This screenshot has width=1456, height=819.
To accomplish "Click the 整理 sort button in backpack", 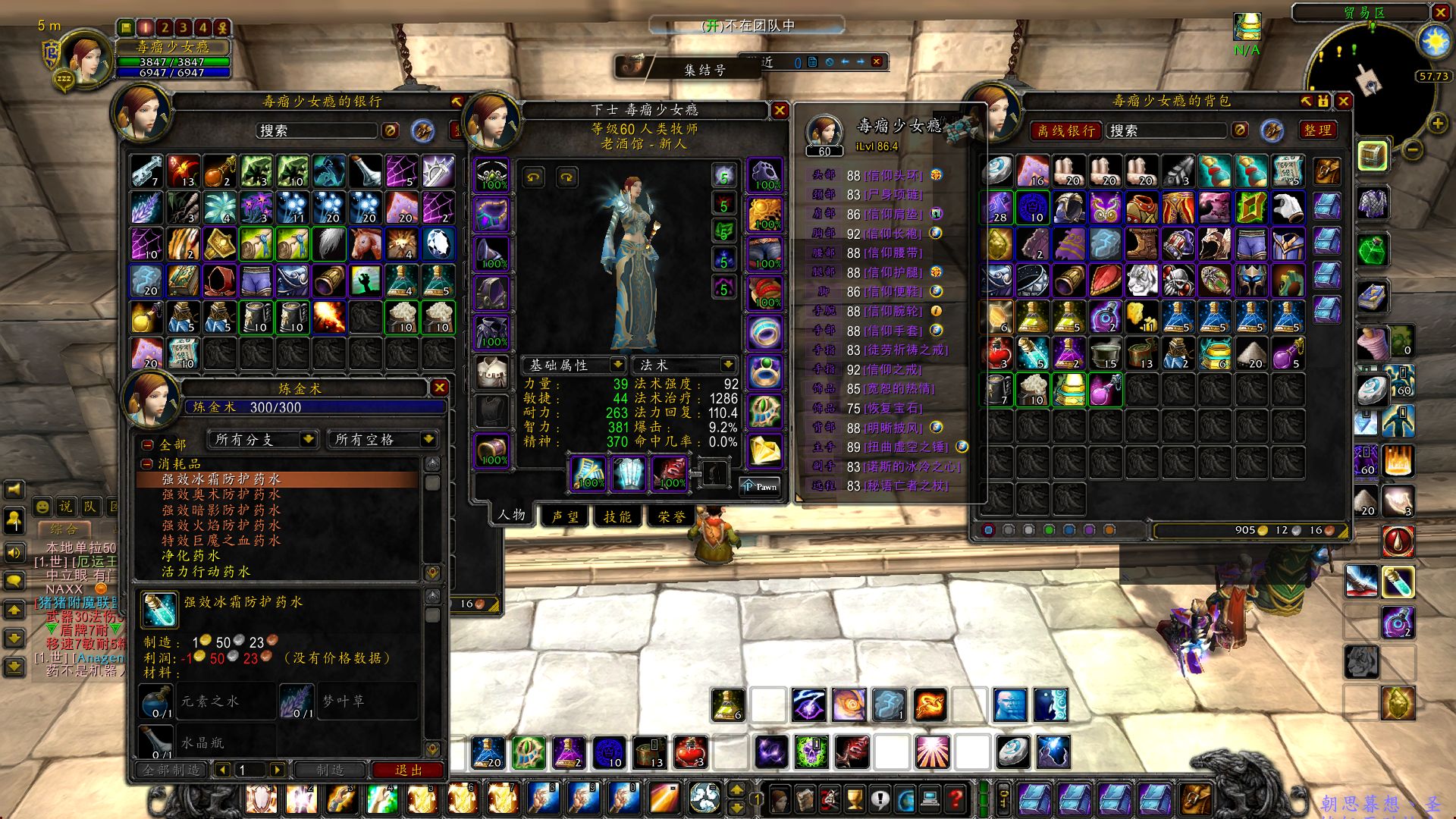I will coord(1317,130).
